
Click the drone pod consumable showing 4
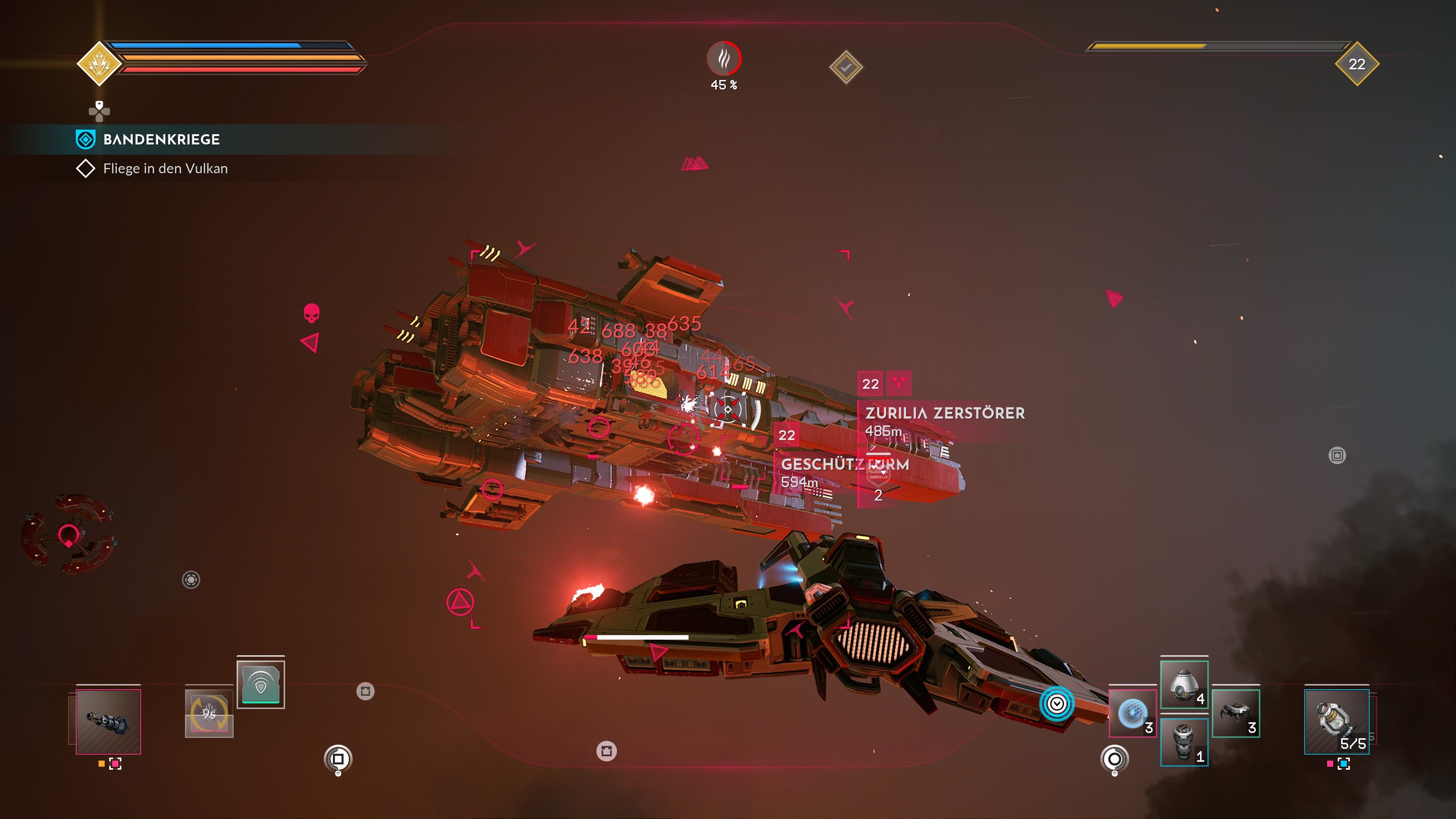(x=1185, y=684)
